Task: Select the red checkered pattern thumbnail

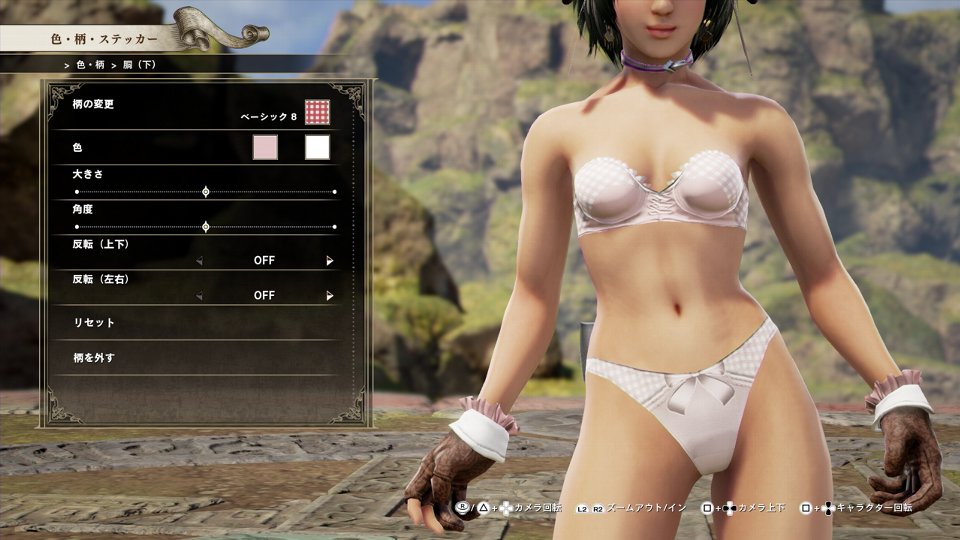Action: point(317,112)
